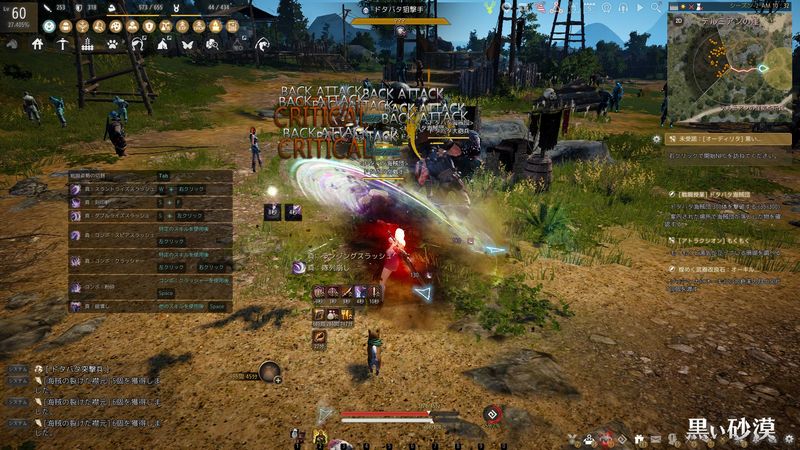Click the house residence icon
Viewport: 800px width, 450px height.
(x=37, y=44)
